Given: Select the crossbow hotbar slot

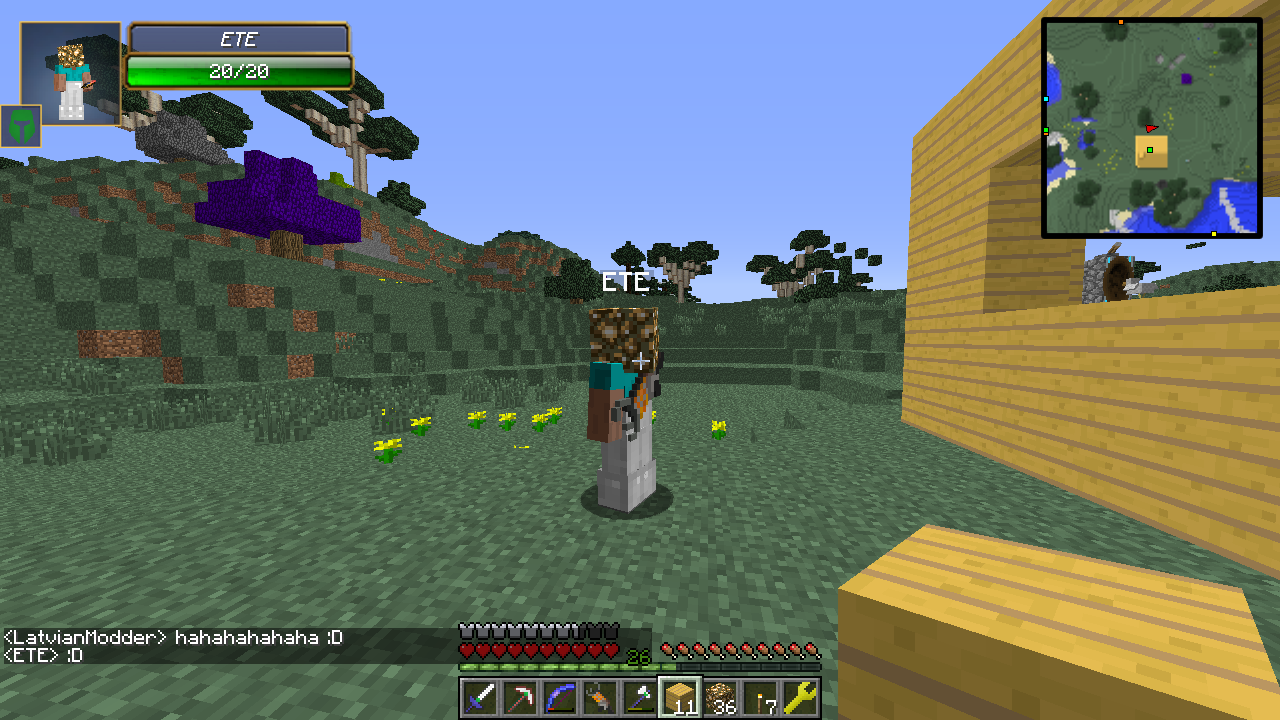Looking at the screenshot, I should pyautogui.click(x=600, y=697).
